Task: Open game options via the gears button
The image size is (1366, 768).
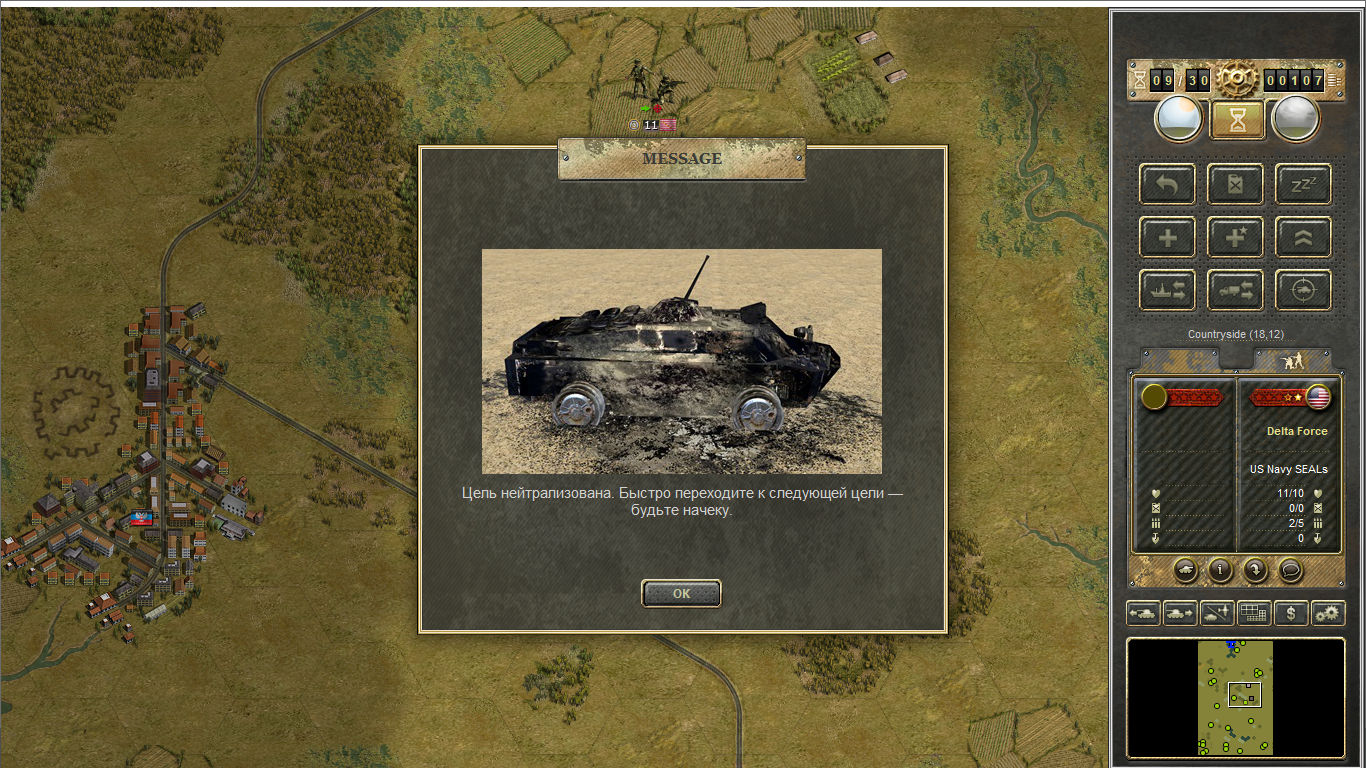Action: pyautogui.click(x=1328, y=613)
